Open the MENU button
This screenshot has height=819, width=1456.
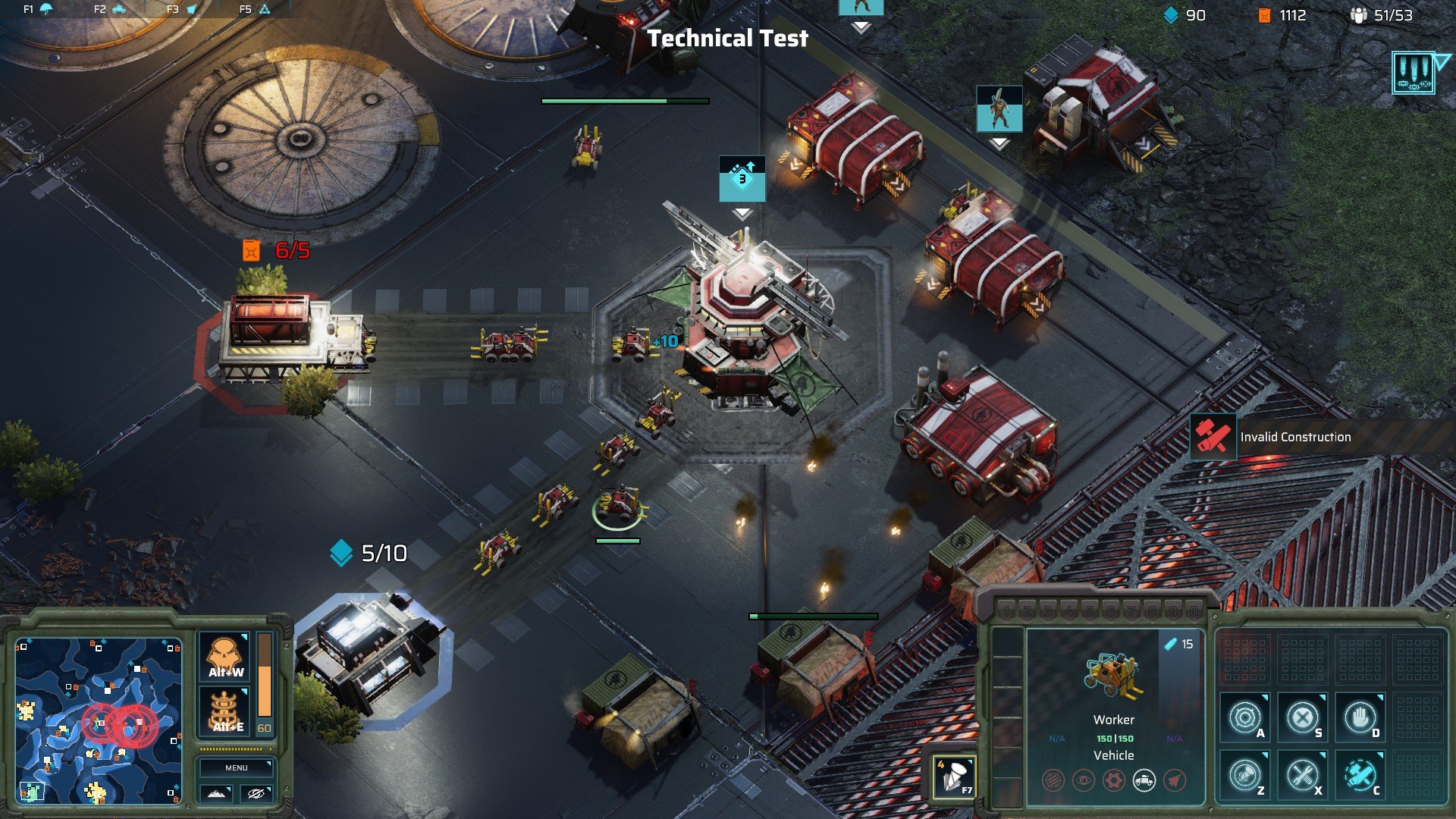coord(236,767)
